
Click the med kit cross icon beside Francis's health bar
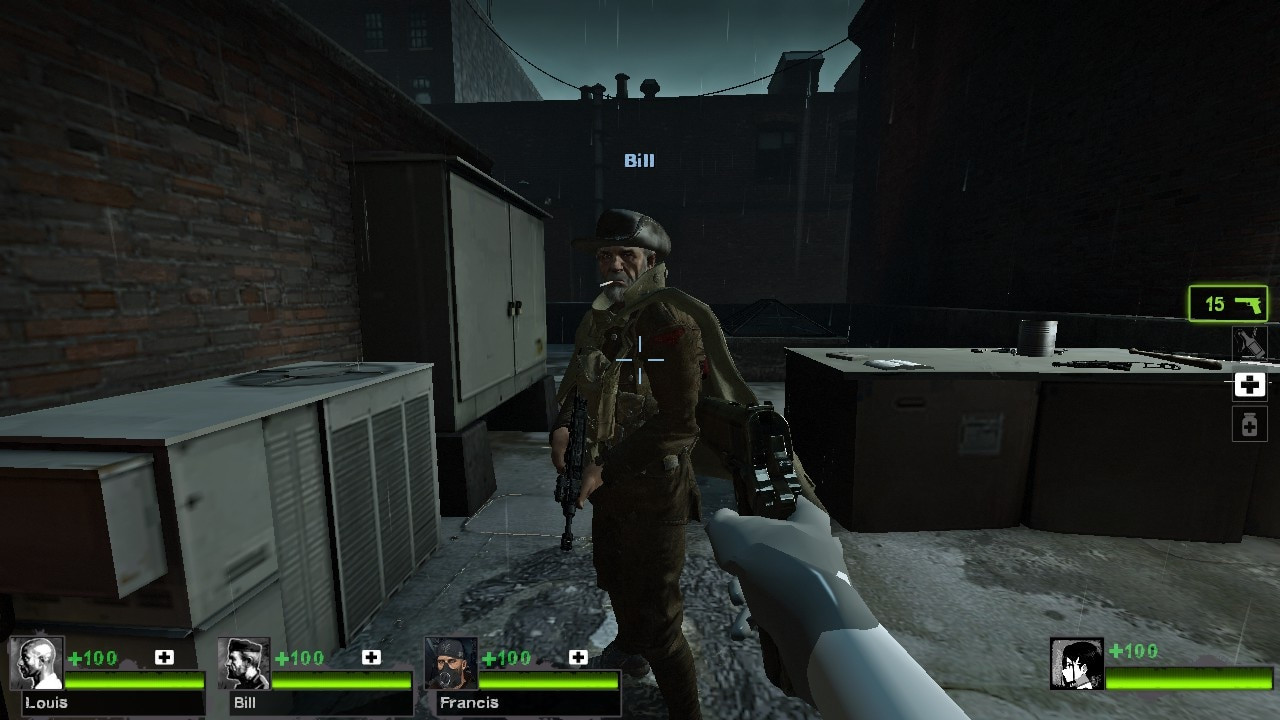577,659
